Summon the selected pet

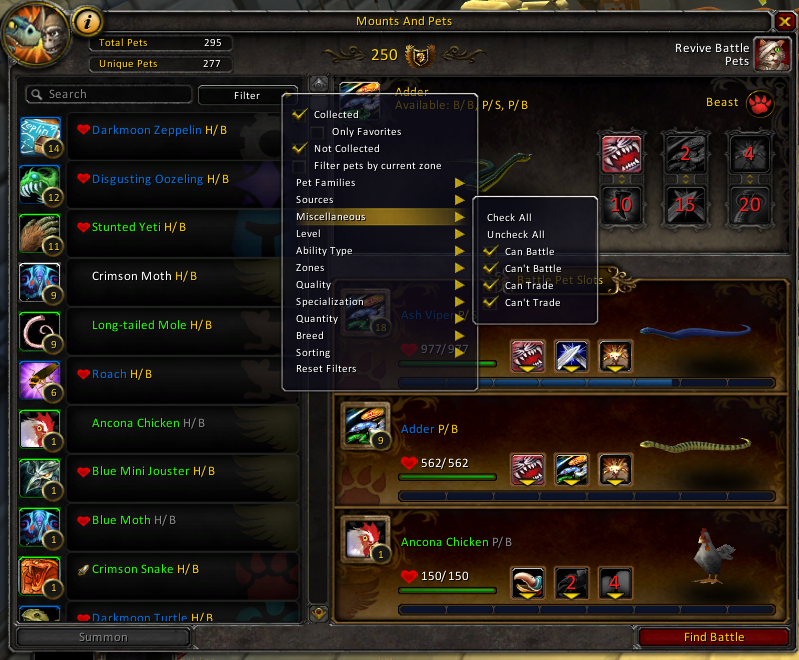pyautogui.click(x=103, y=637)
